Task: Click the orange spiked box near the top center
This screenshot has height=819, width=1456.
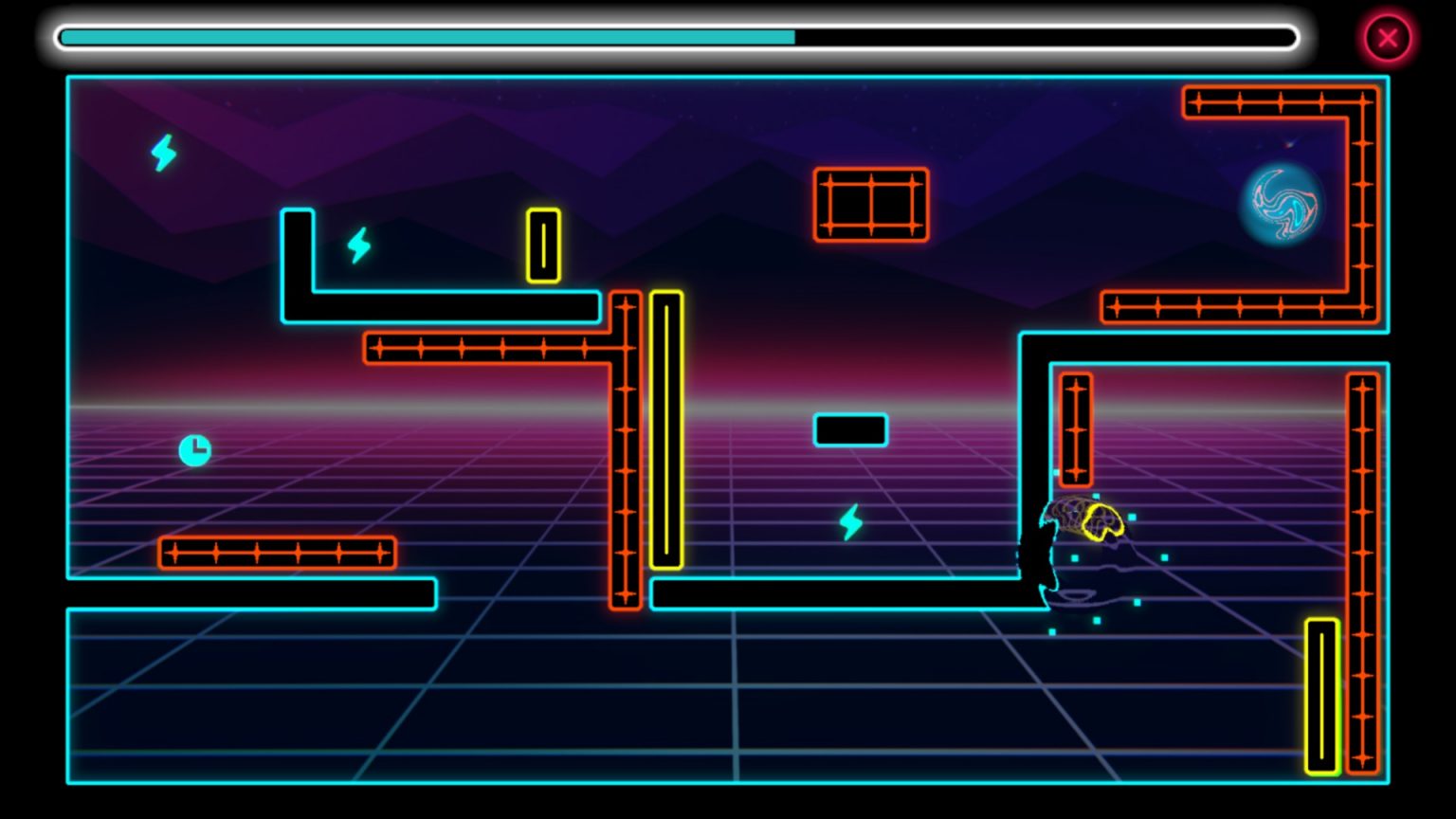Action: point(870,203)
